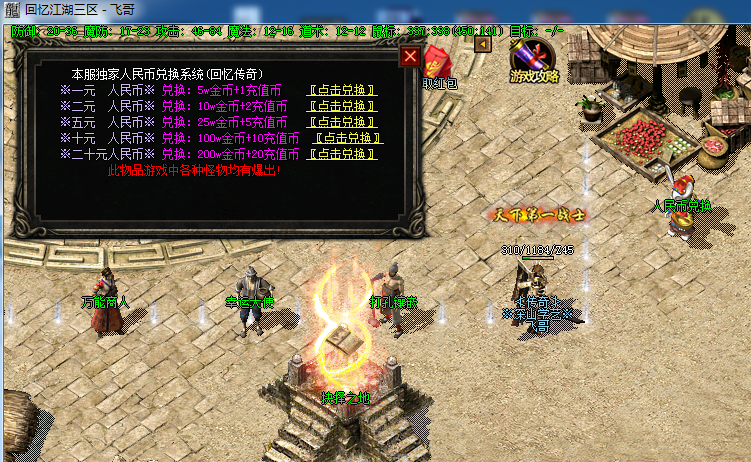Image resolution: width=751 pixels, height=462 pixels.
Task: Close the currency exchange dialog
Action: coord(410,57)
